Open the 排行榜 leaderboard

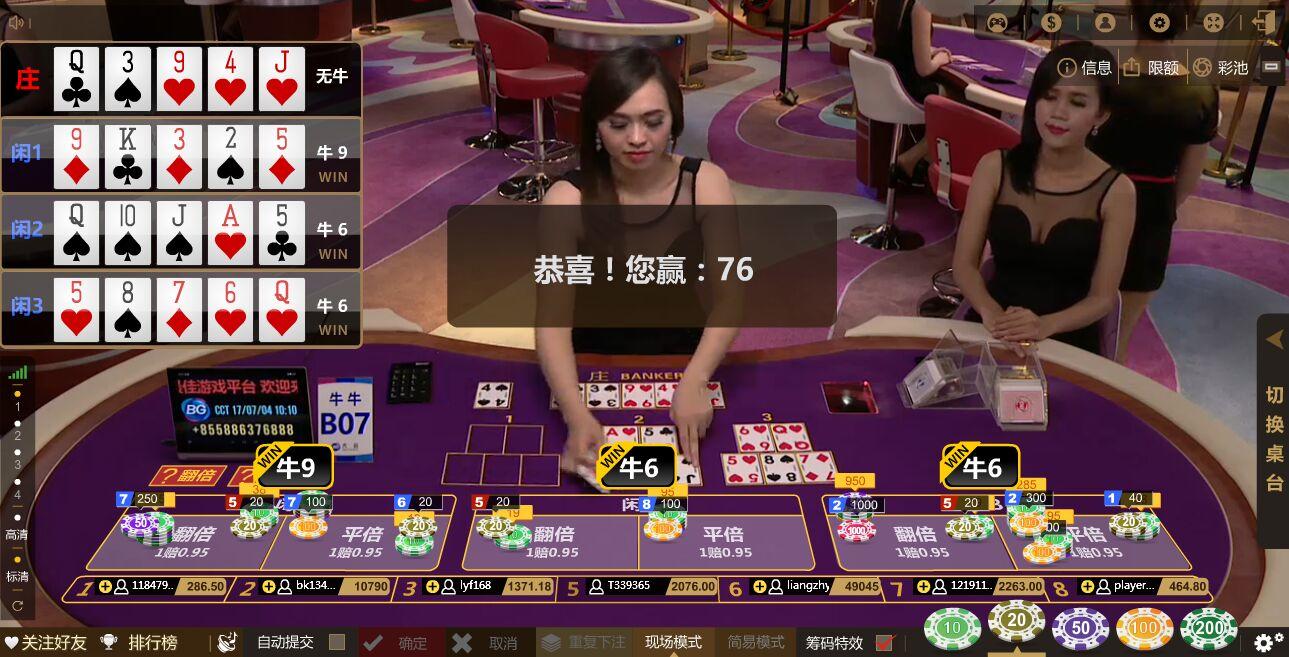click(x=140, y=642)
